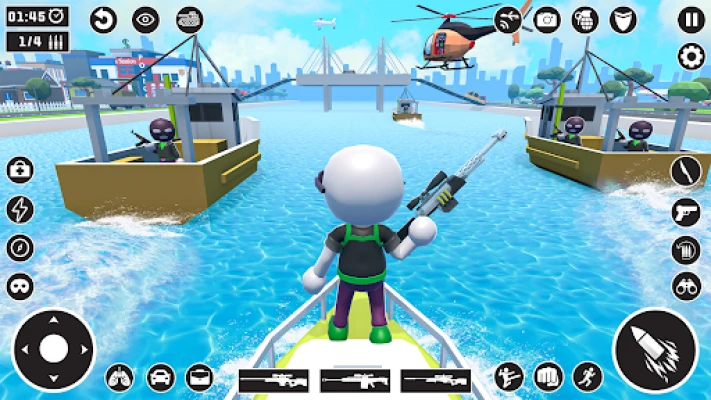
Task: Switch to the pistol
Action: click(685, 212)
